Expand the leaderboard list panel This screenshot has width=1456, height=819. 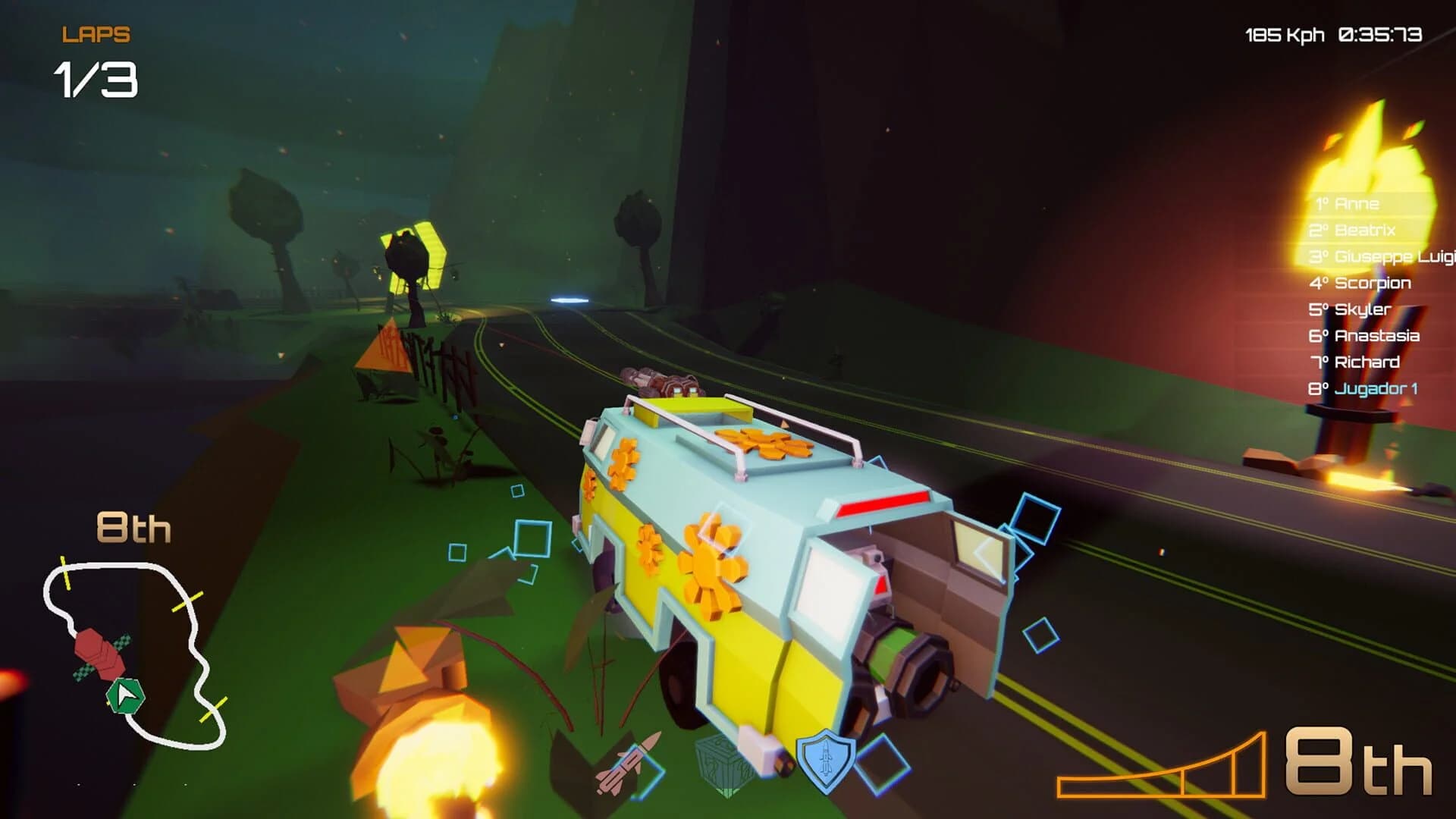point(1365,296)
